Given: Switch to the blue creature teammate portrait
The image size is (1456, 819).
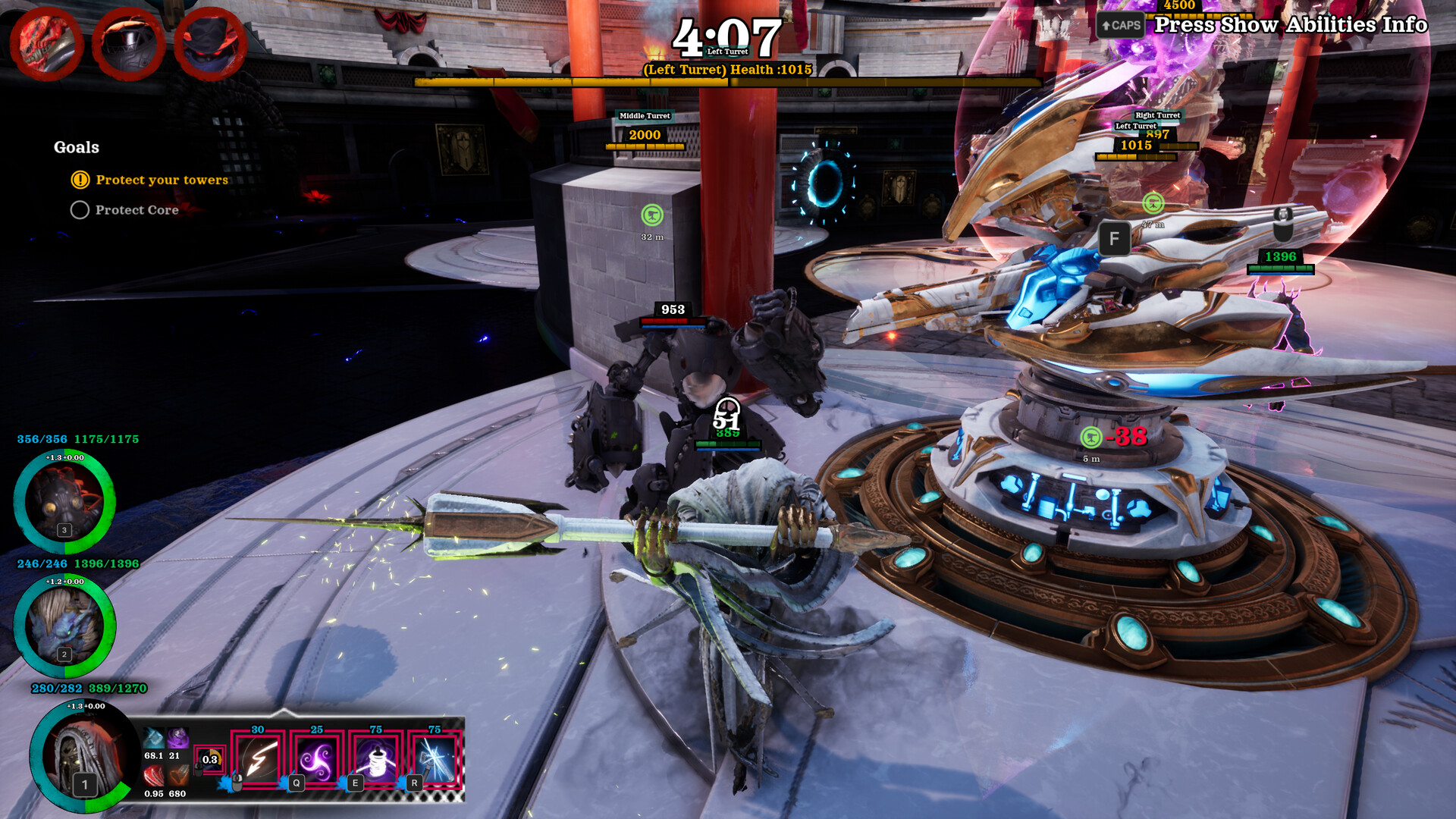Looking at the screenshot, I should point(64,626).
